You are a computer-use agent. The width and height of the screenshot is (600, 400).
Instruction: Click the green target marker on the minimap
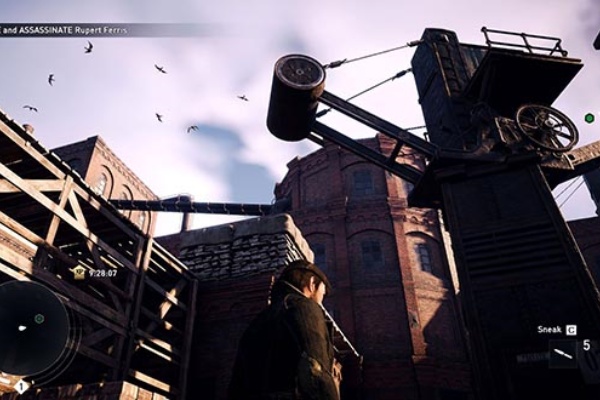(39, 319)
